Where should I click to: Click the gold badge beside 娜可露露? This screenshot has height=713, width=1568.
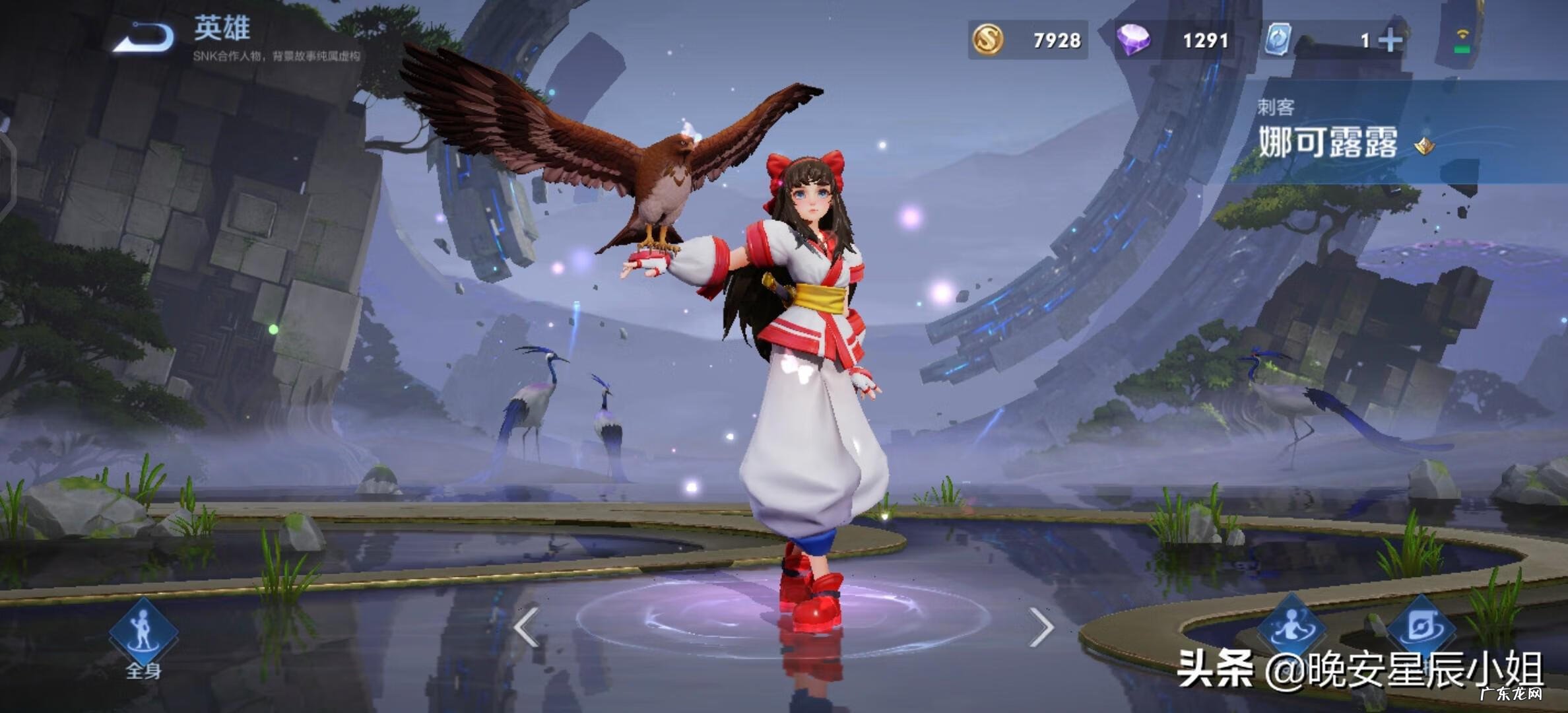1424,145
